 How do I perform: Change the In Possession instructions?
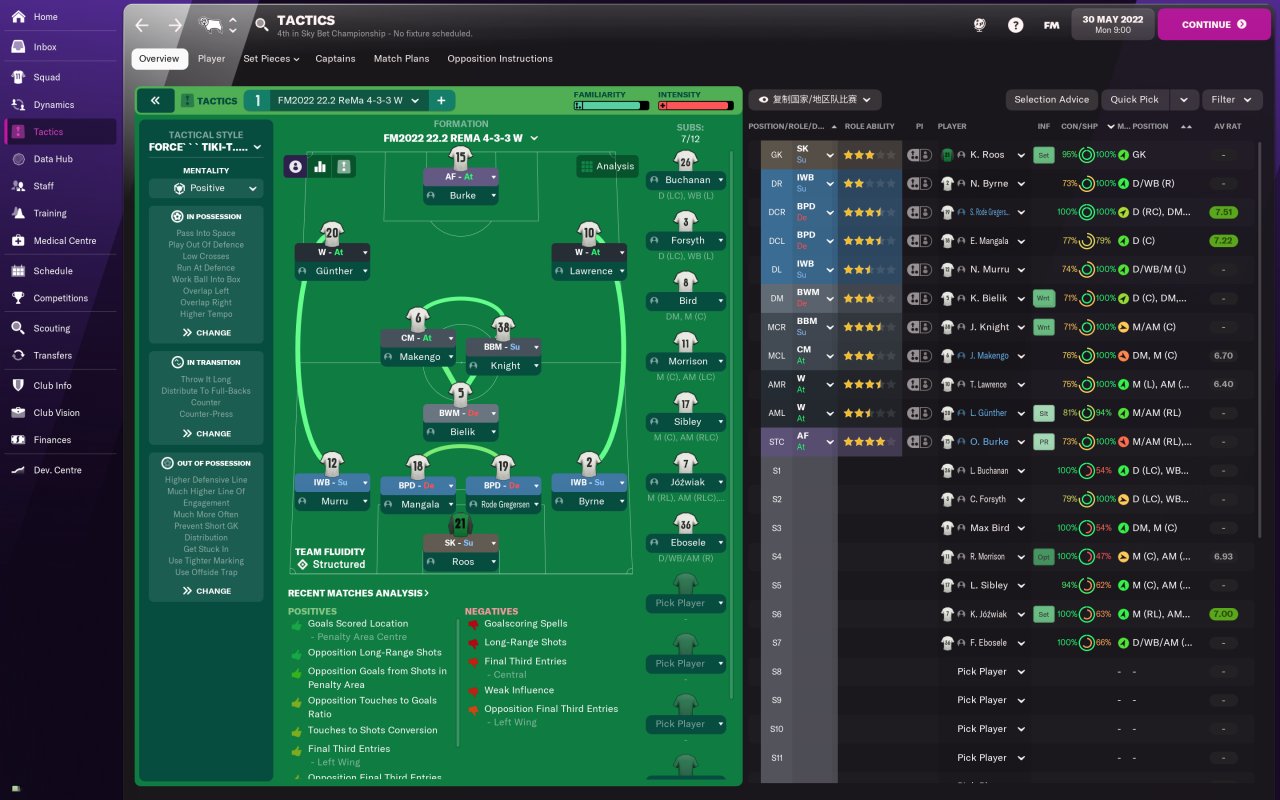point(206,333)
